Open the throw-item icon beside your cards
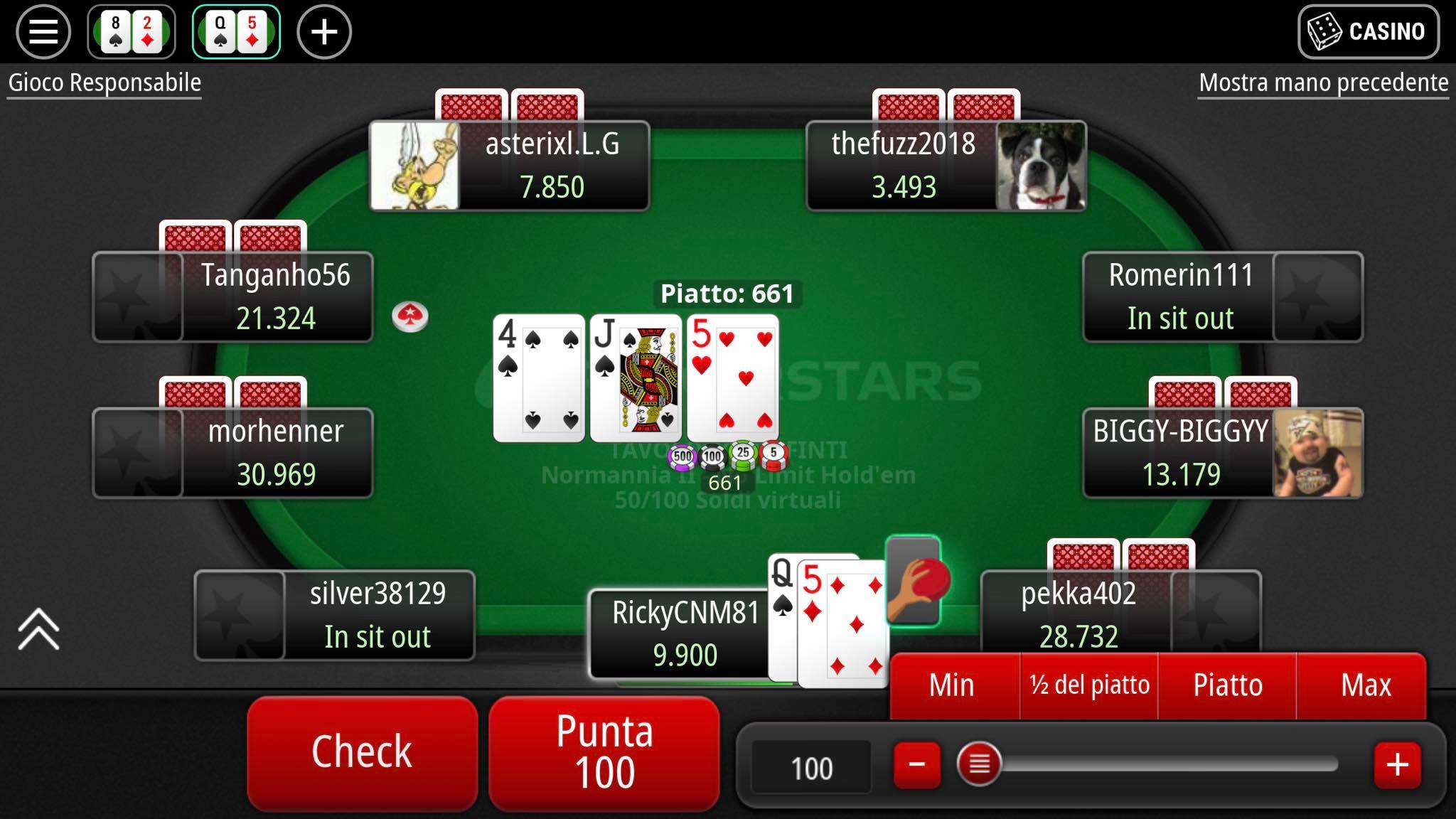 pos(915,581)
